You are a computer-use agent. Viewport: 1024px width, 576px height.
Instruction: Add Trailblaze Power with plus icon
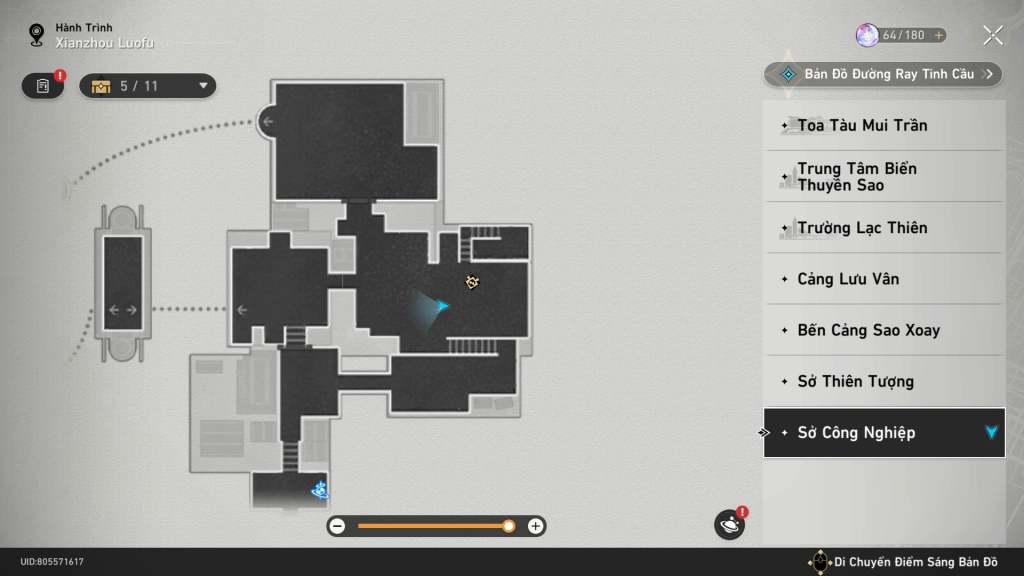click(x=938, y=35)
